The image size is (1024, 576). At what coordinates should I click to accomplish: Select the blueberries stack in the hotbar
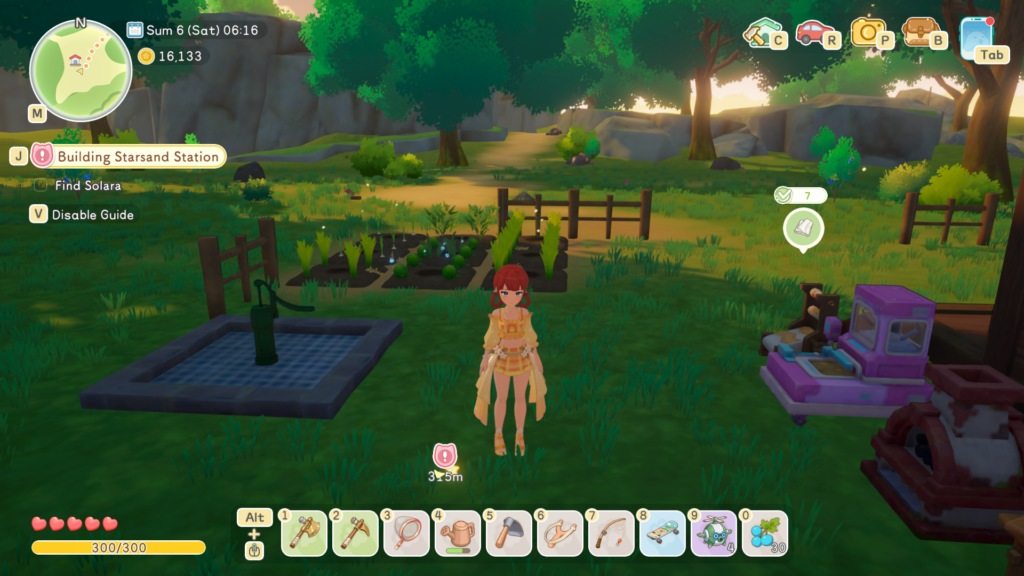(764, 534)
